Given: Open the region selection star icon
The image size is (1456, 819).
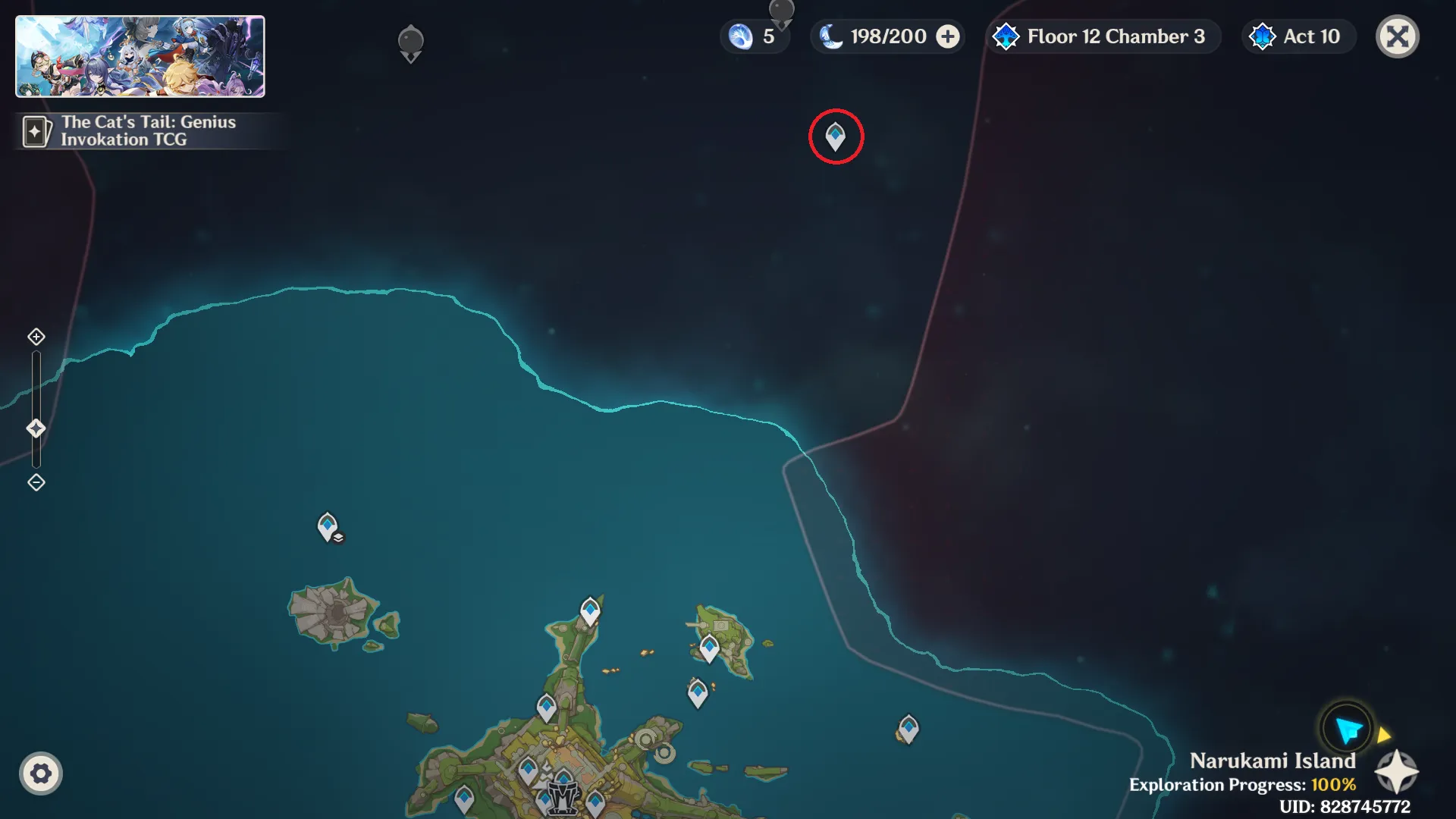Looking at the screenshot, I should point(1396,772).
